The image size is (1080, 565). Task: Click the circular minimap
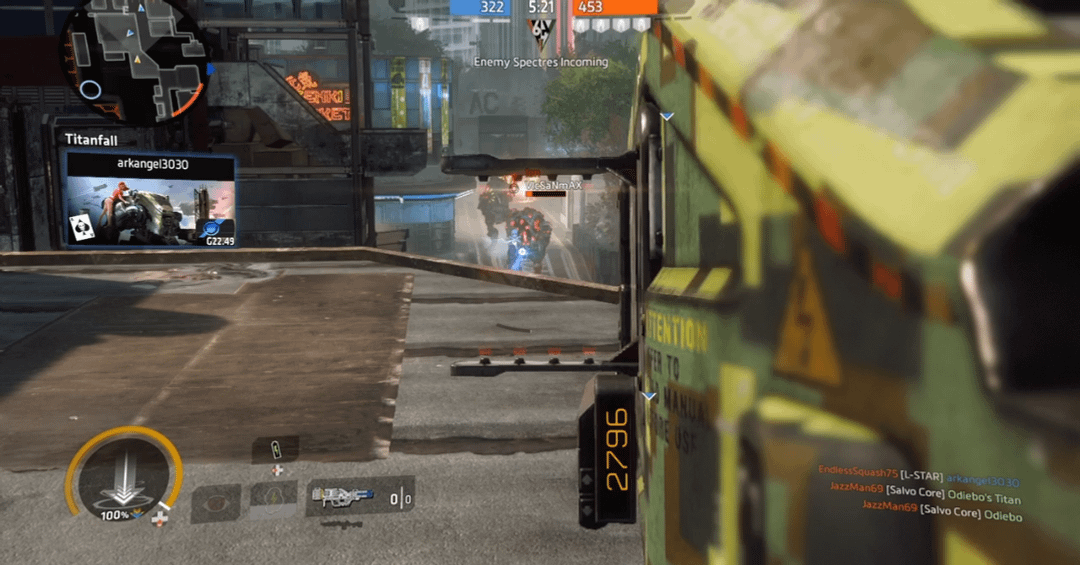point(135,62)
